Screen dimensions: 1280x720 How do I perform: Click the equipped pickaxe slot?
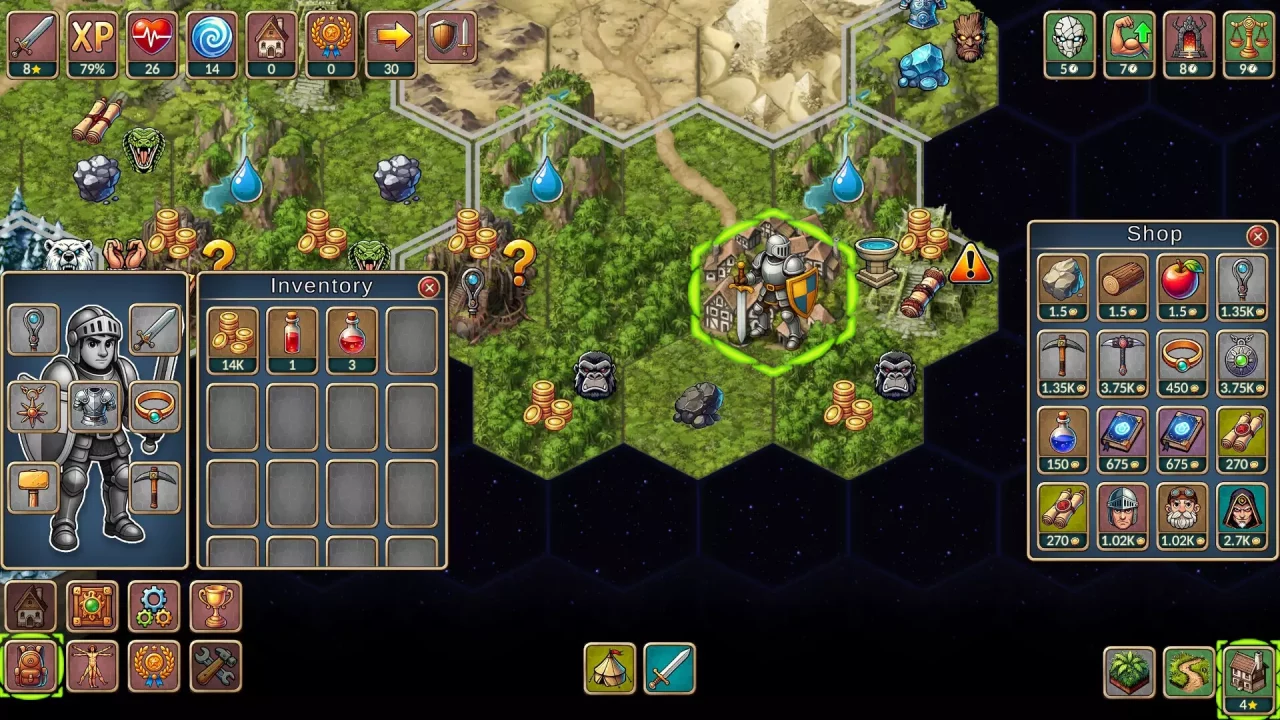154,489
